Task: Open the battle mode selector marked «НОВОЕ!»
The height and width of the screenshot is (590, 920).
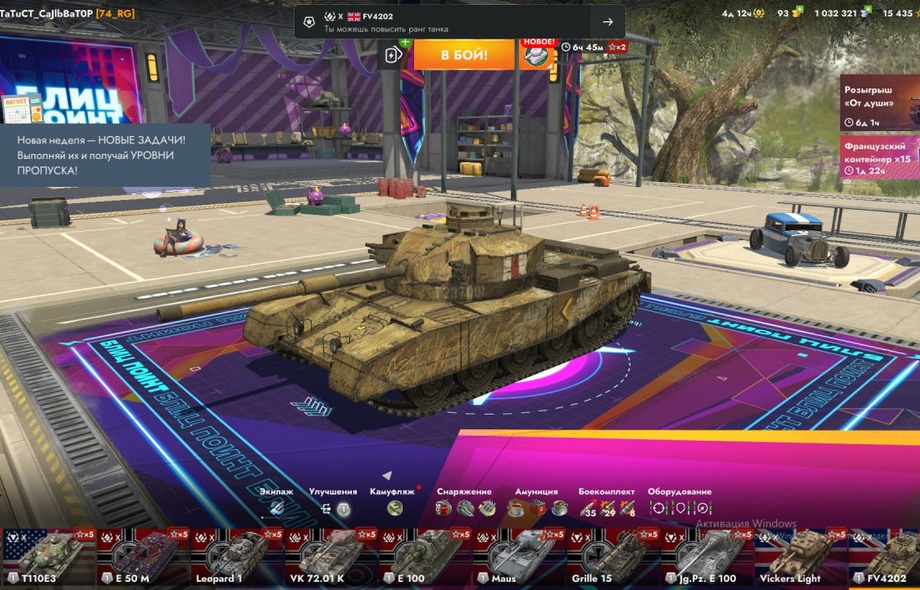Action: [538, 55]
